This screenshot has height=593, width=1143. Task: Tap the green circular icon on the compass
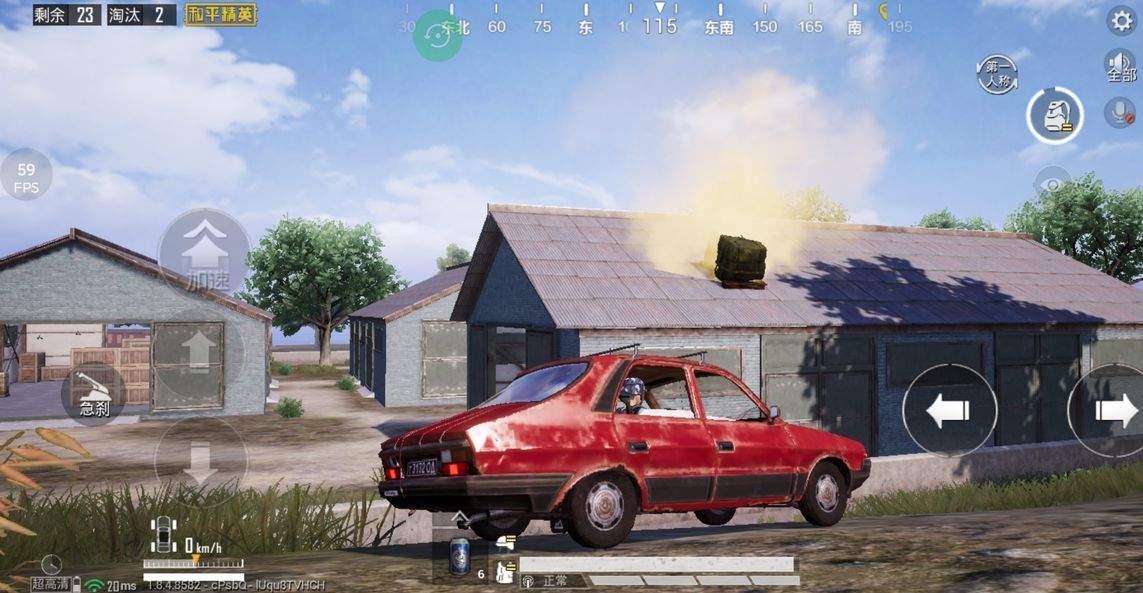(438, 35)
